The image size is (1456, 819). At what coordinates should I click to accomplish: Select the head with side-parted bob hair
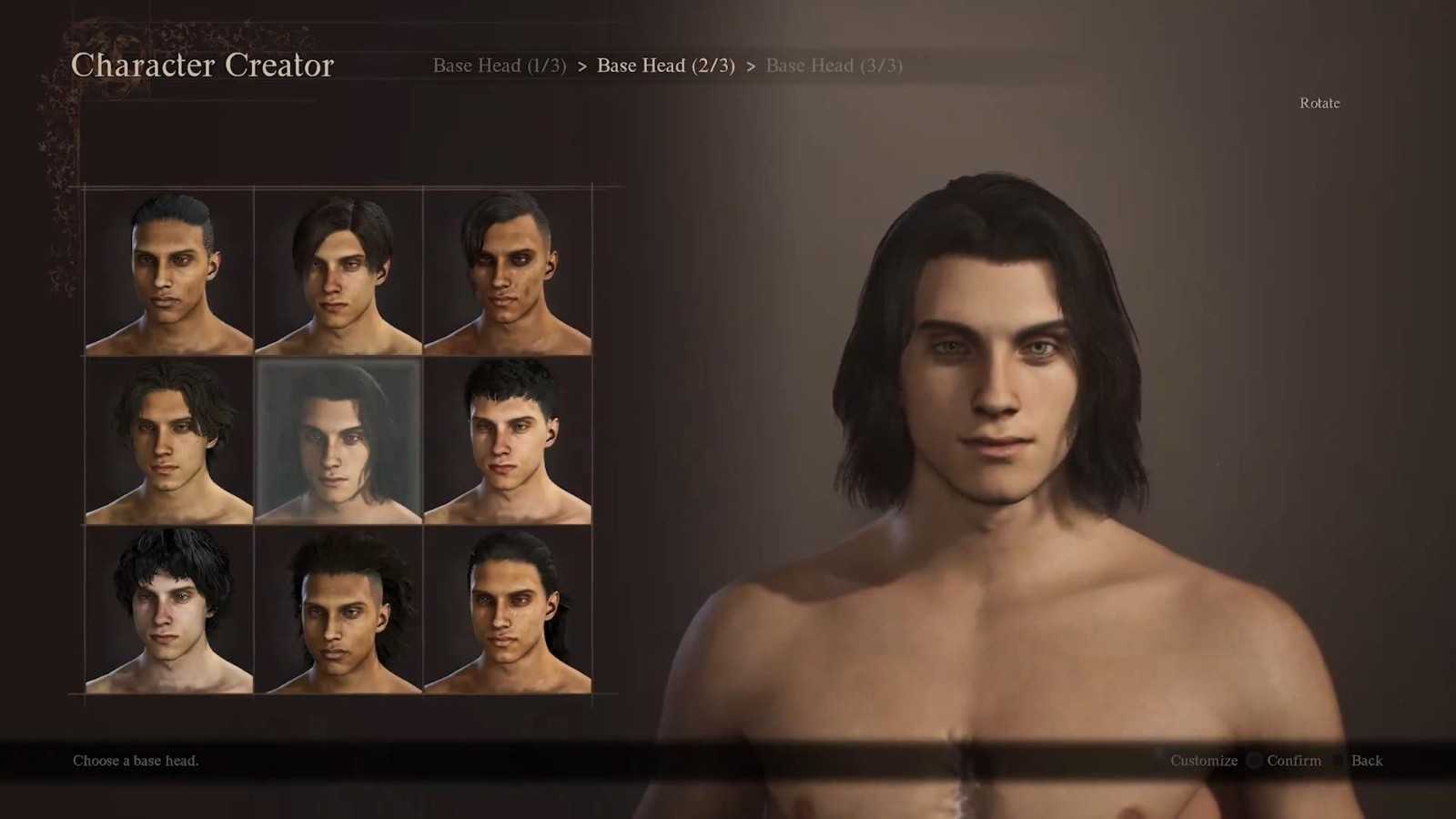(x=339, y=271)
